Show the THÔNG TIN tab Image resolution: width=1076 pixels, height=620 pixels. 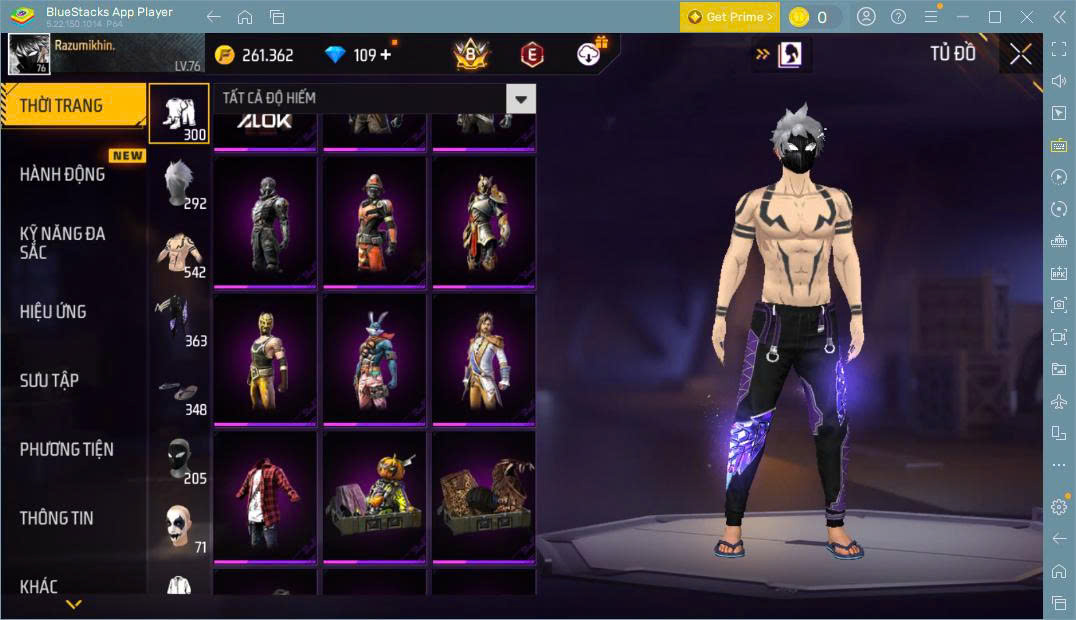(x=57, y=517)
